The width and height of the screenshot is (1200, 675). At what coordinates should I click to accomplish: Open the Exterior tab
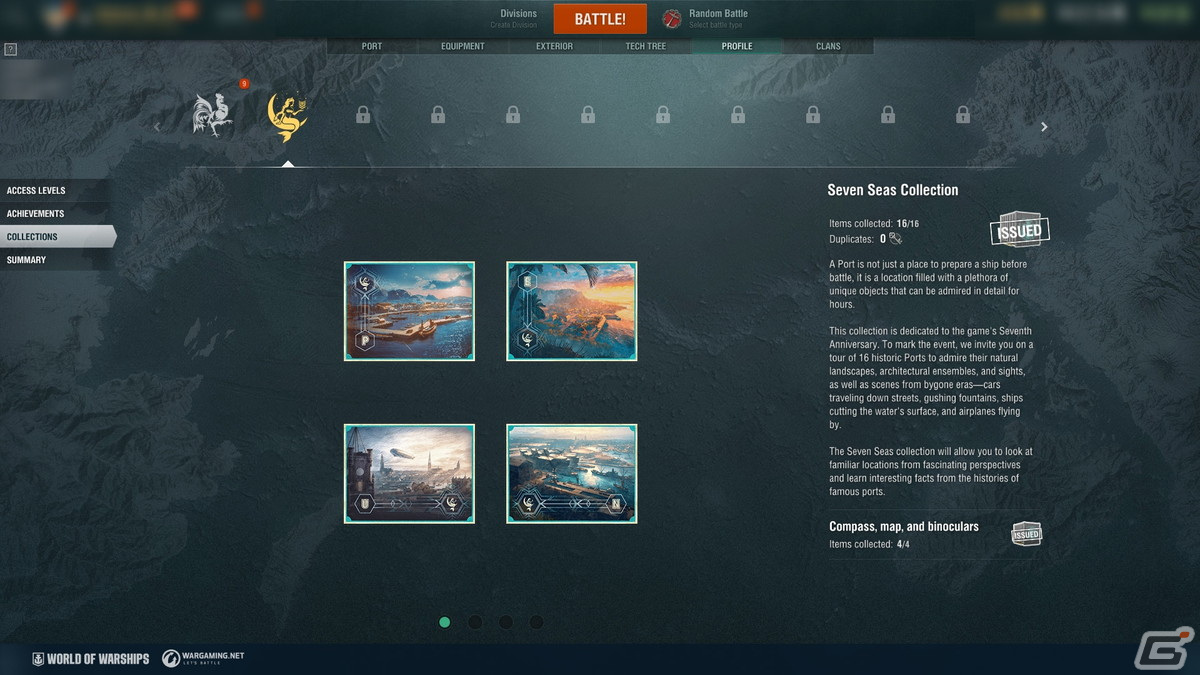point(554,46)
